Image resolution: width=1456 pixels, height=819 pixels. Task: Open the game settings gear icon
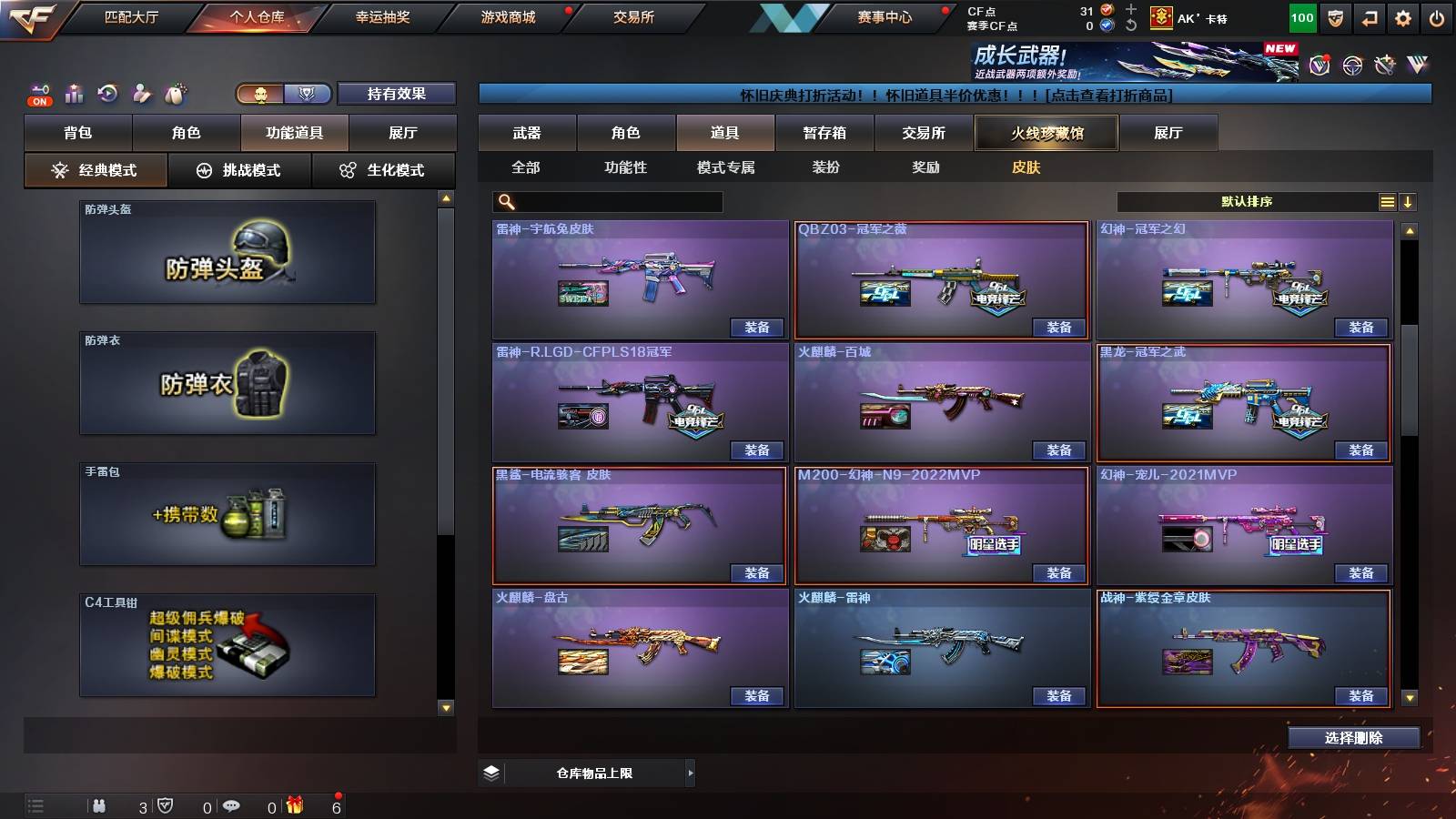(x=1402, y=16)
